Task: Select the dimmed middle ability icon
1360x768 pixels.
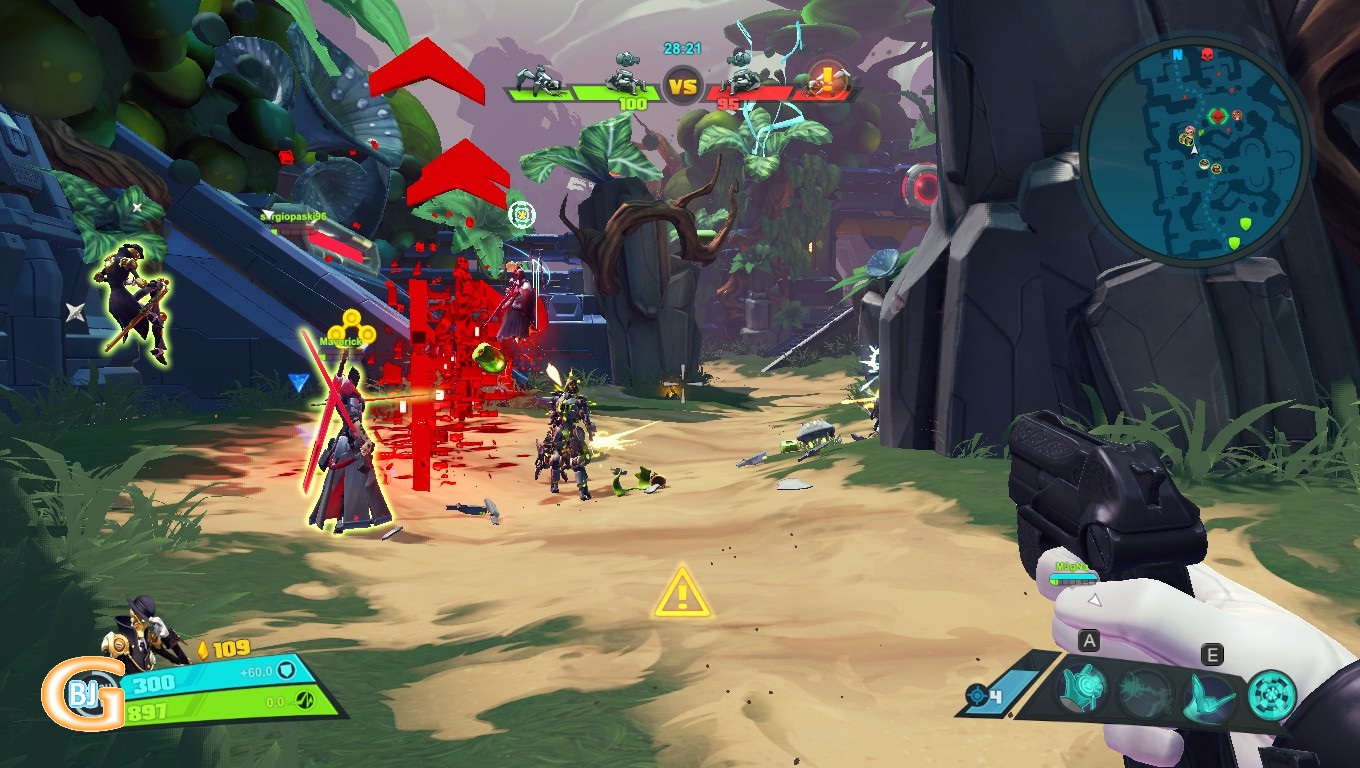Action: point(1145,690)
